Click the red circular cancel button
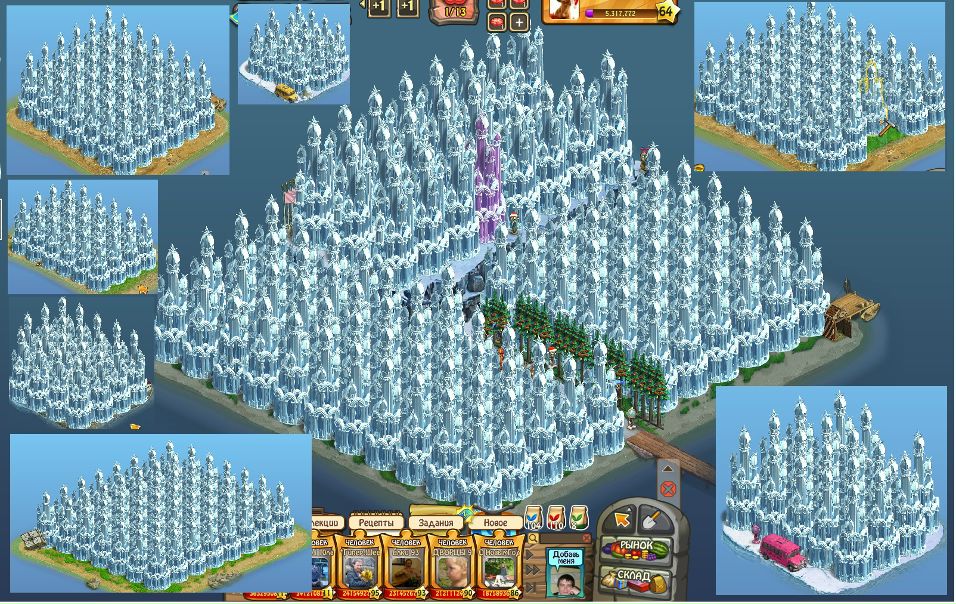Image resolution: width=956 pixels, height=604 pixels. 668,489
